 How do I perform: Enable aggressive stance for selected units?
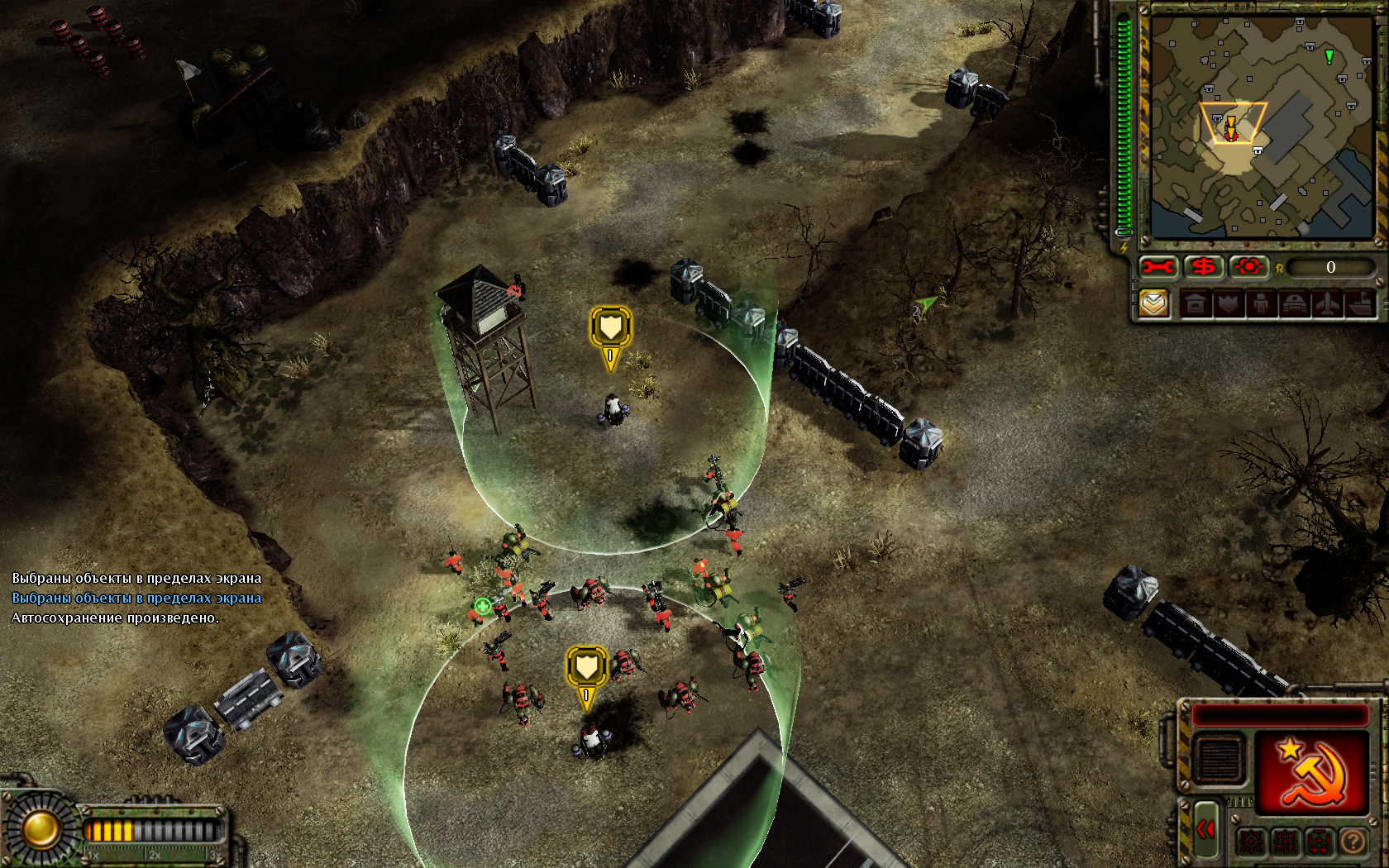tap(1251, 841)
